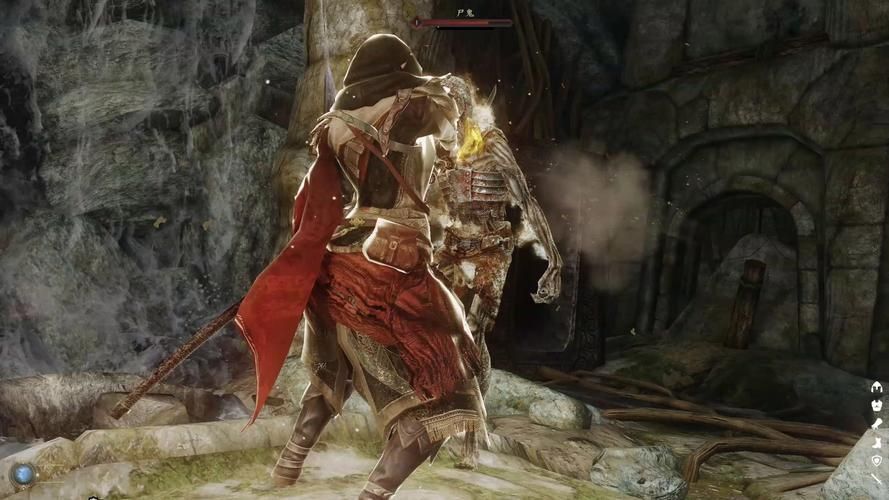The image size is (889, 500).
Task: Select the gauntlet equipment icon
Action: tap(877, 423)
